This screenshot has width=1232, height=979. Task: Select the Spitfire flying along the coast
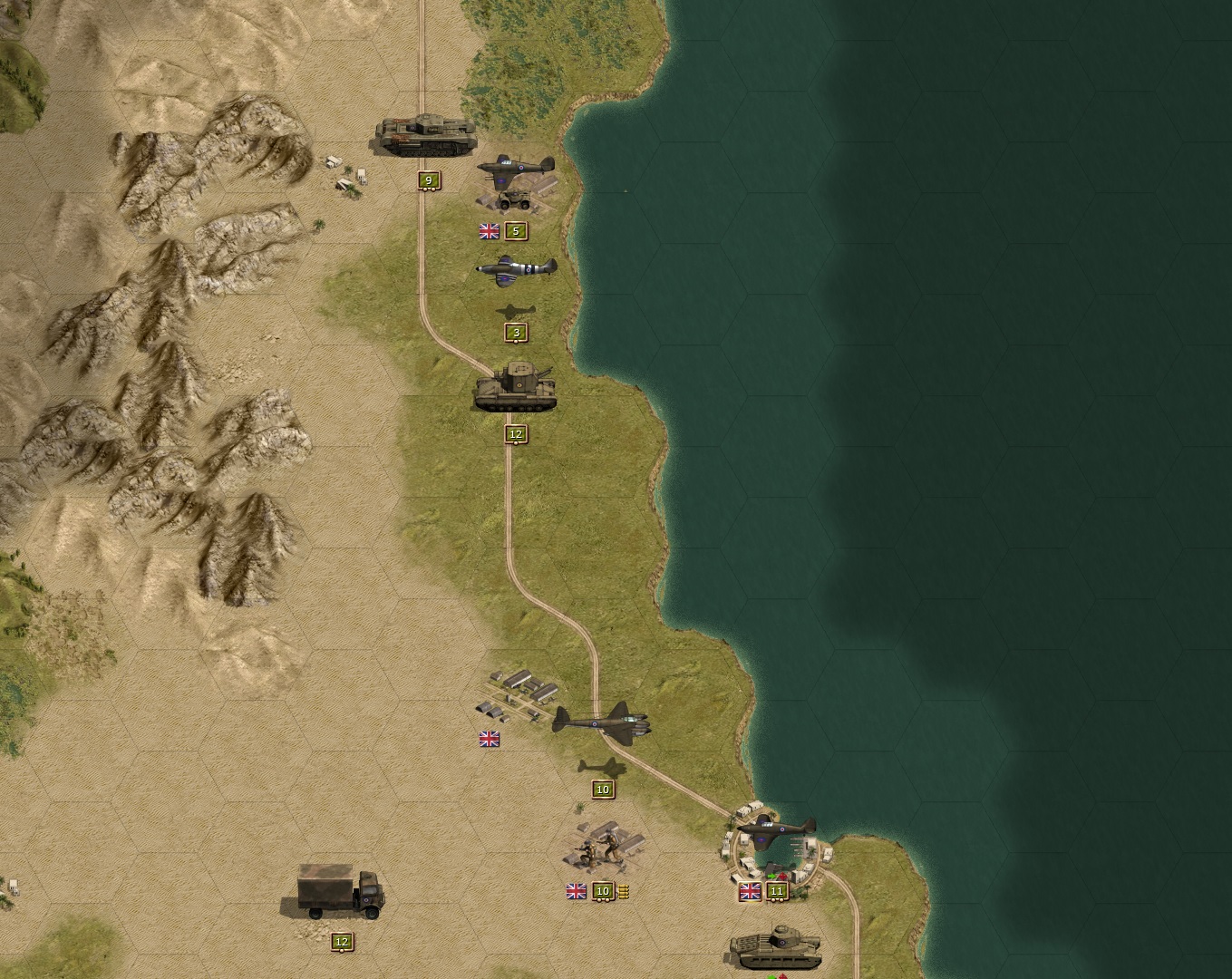pyautogui.click(x=517, y=272)
